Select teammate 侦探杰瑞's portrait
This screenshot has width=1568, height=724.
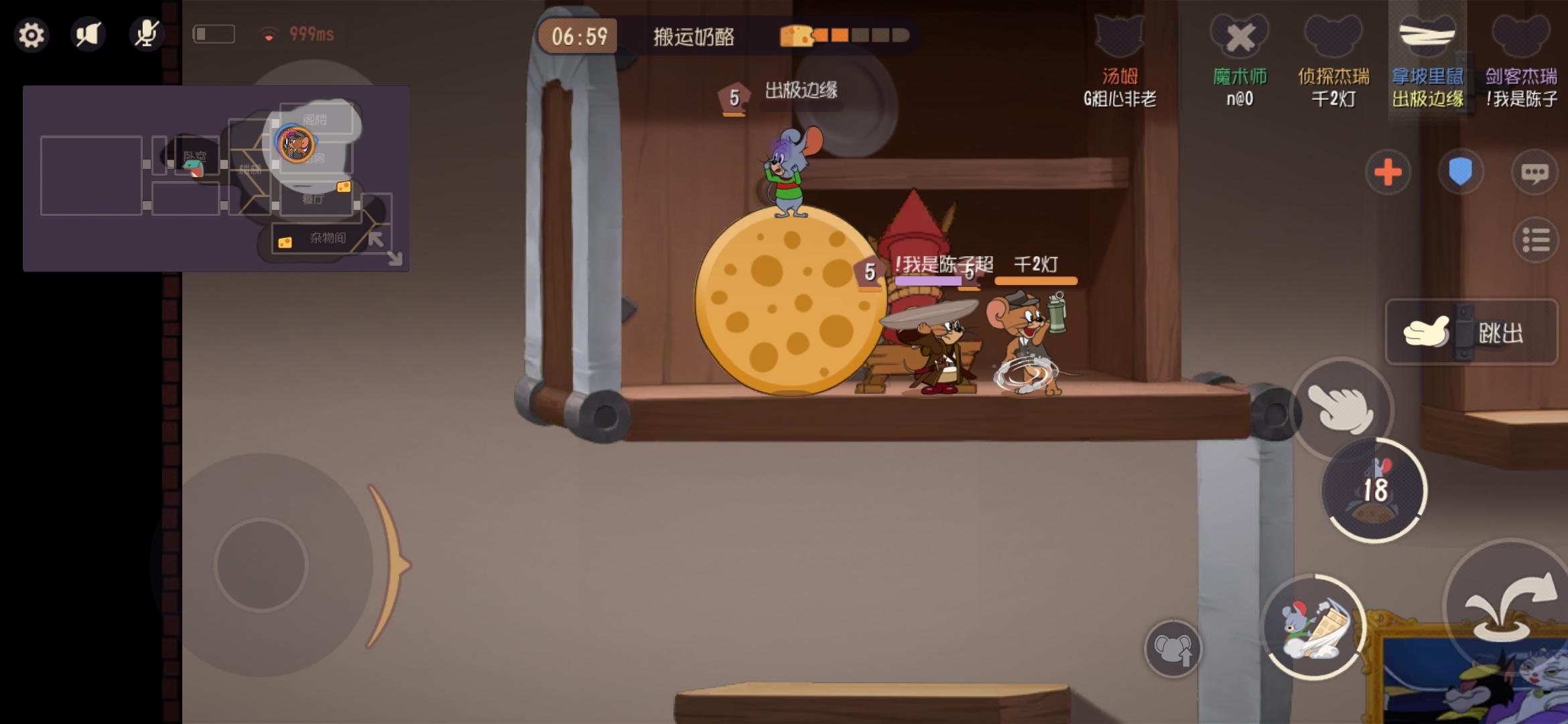tap(1333, 37)
